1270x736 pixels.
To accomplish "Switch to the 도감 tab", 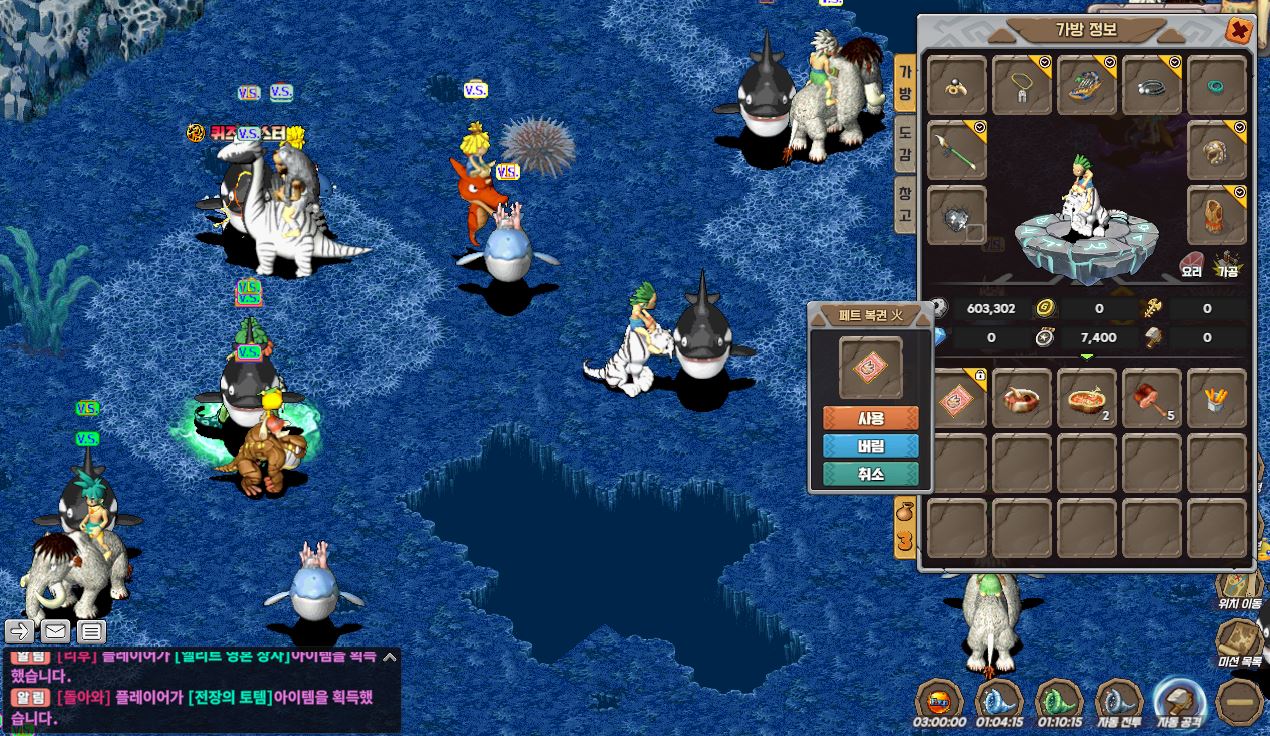I will [x=904, y=143].
